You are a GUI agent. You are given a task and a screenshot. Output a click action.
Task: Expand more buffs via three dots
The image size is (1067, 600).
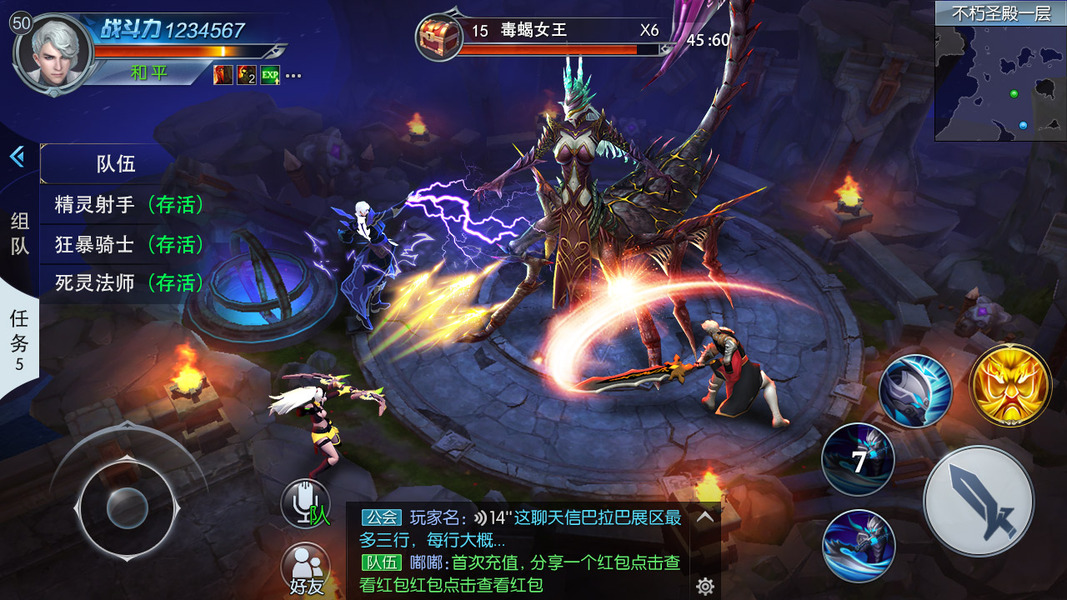pos(293,75)
